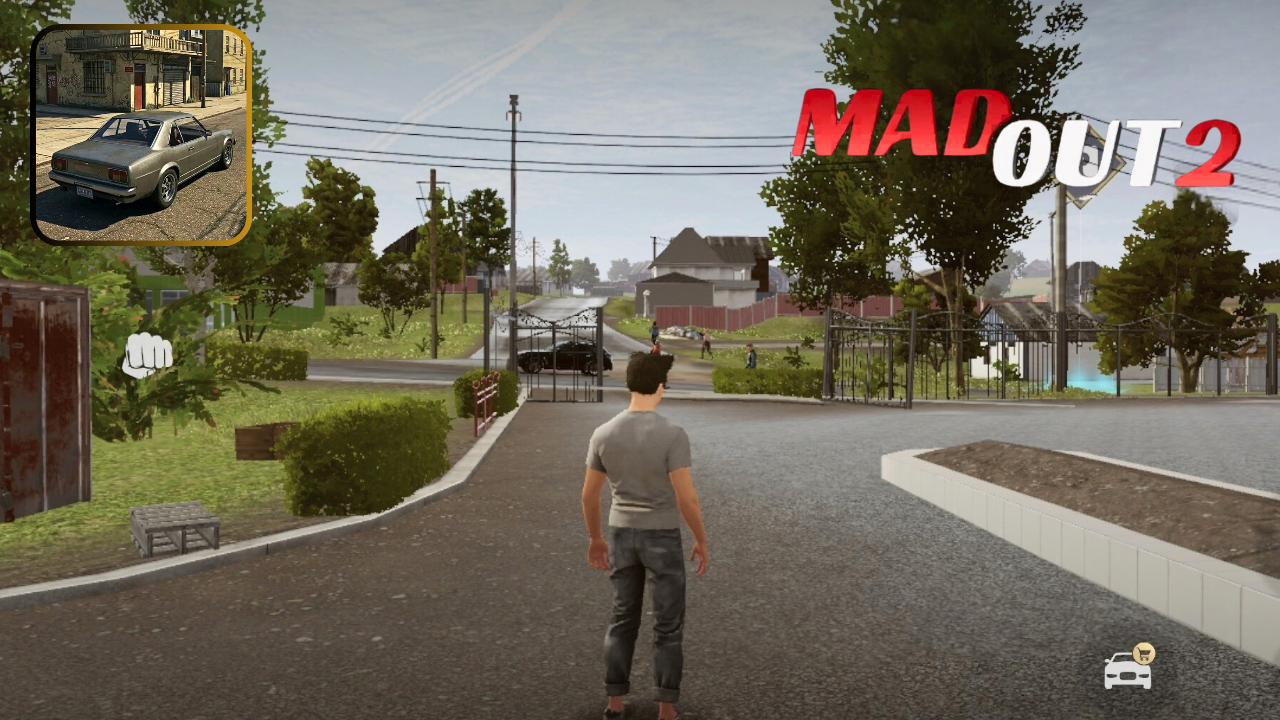
Task: Select the wooden pallet near the left hedge
Action: pos(173,530)
